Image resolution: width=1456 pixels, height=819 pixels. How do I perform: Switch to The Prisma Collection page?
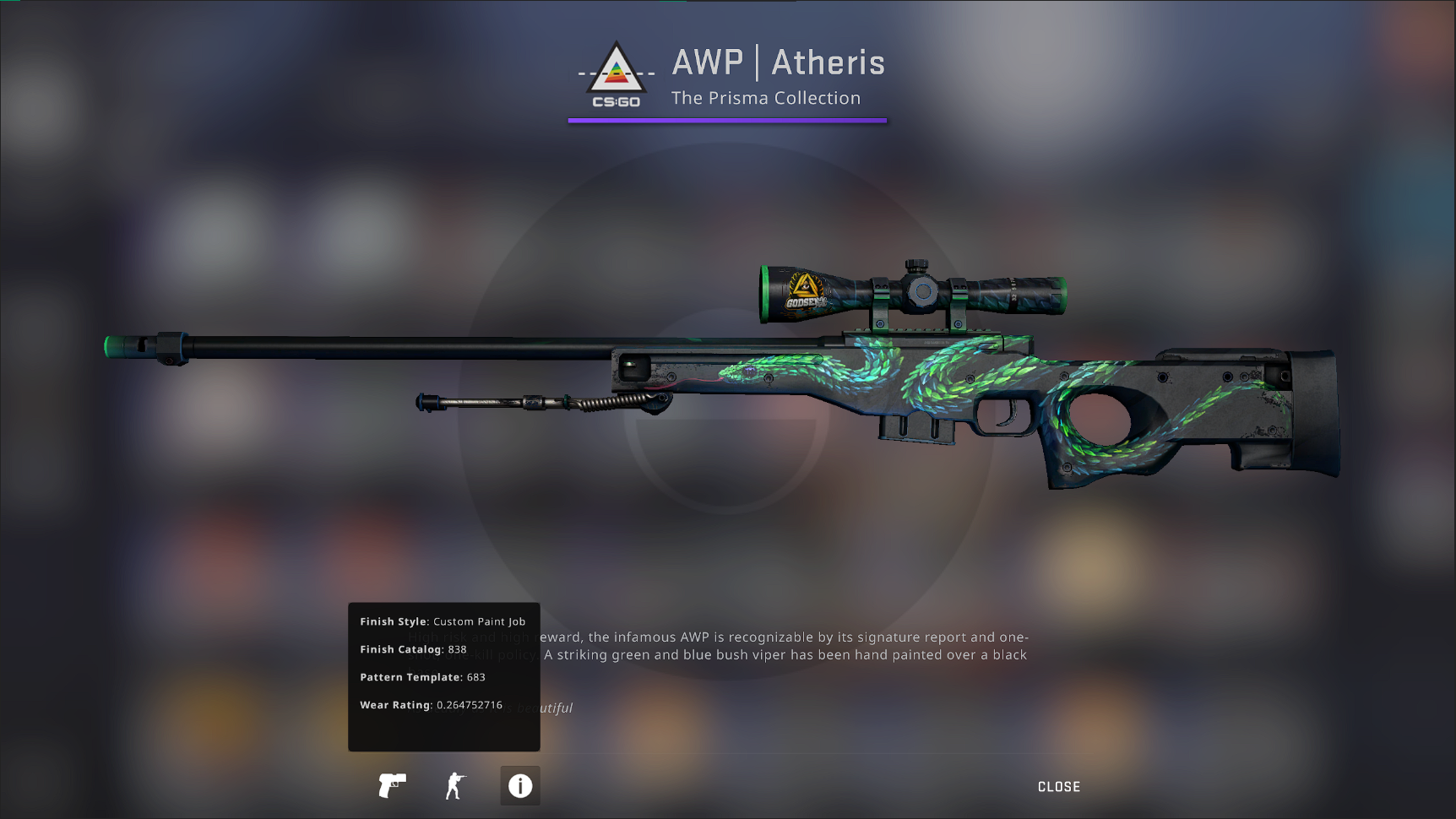click(766, 98)
